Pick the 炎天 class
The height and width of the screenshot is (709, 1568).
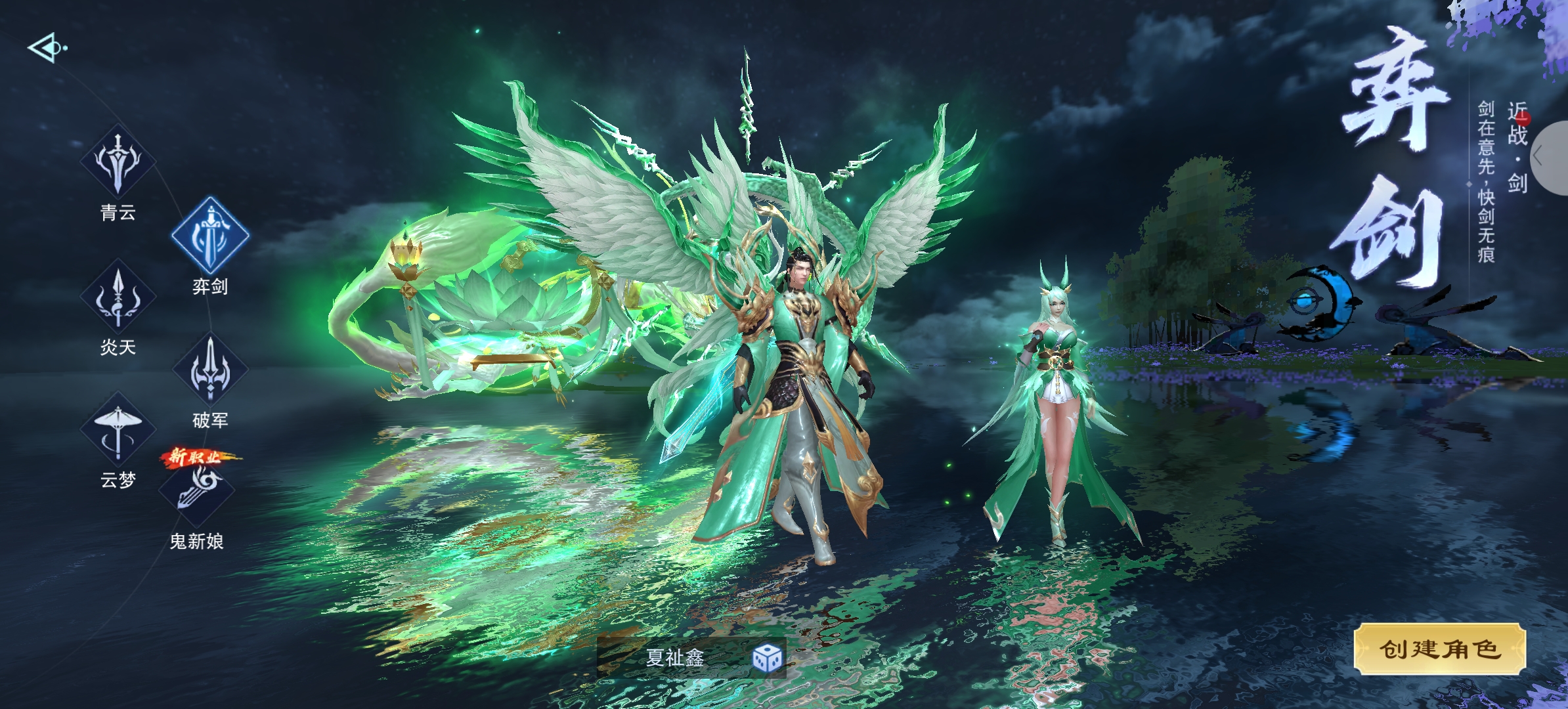point(118,298)
